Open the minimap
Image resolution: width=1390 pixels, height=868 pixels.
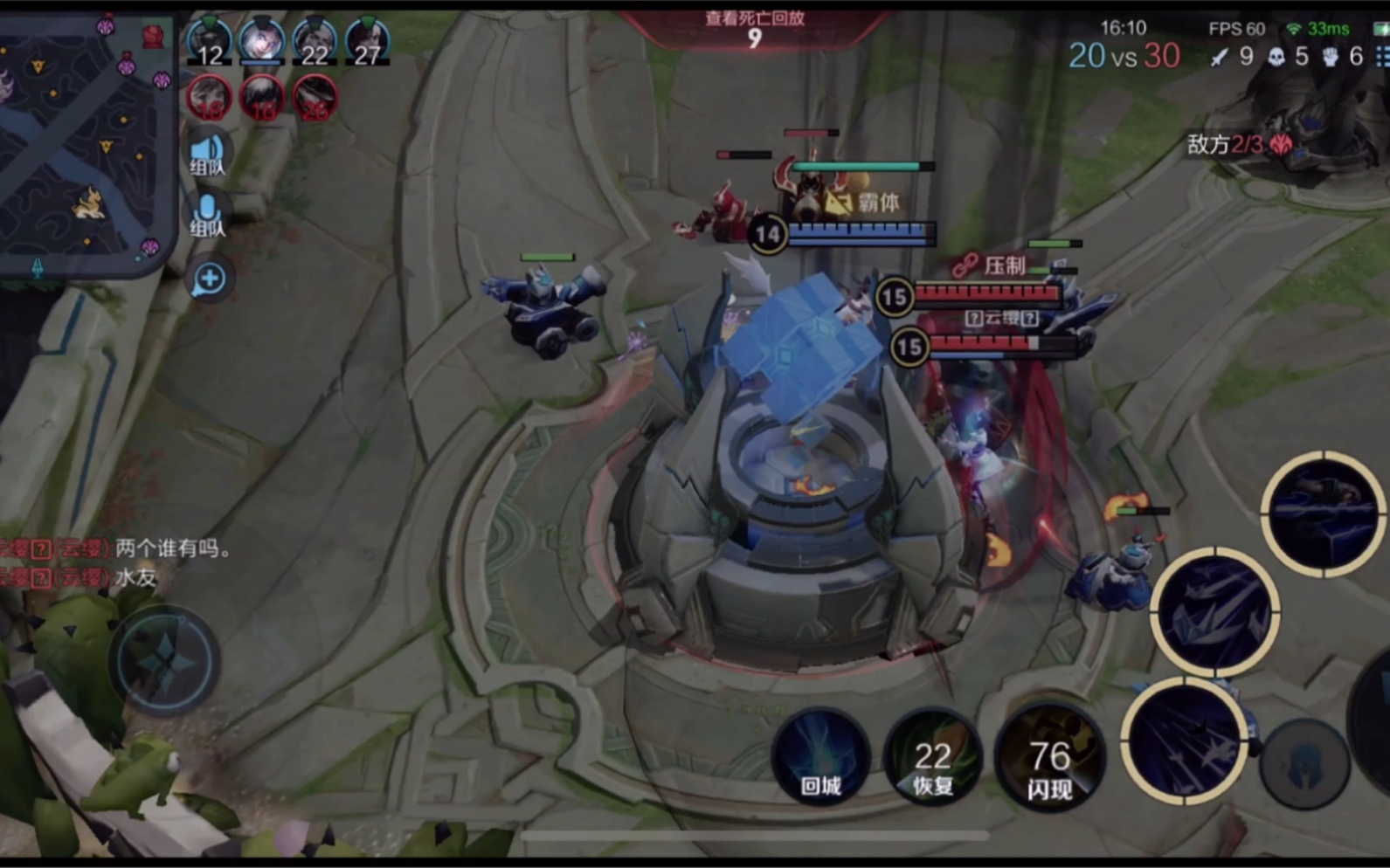83,140
